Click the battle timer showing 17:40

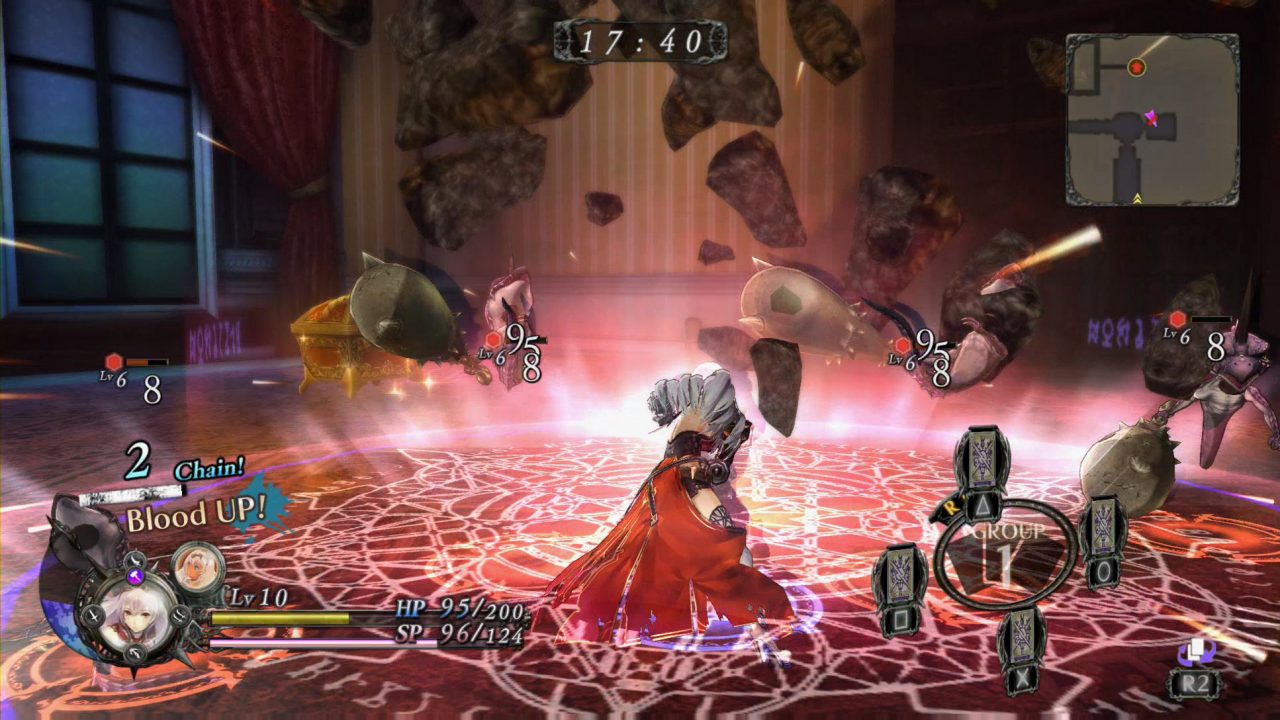coord(639,39)
